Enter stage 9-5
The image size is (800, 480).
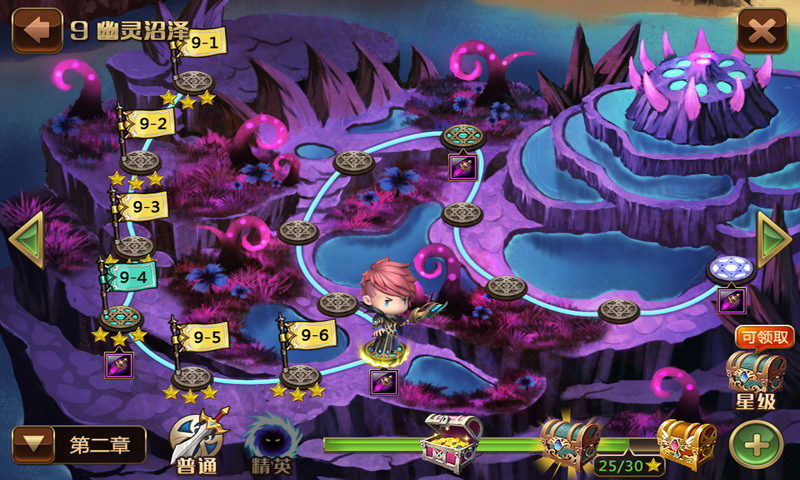coord(206,337)
